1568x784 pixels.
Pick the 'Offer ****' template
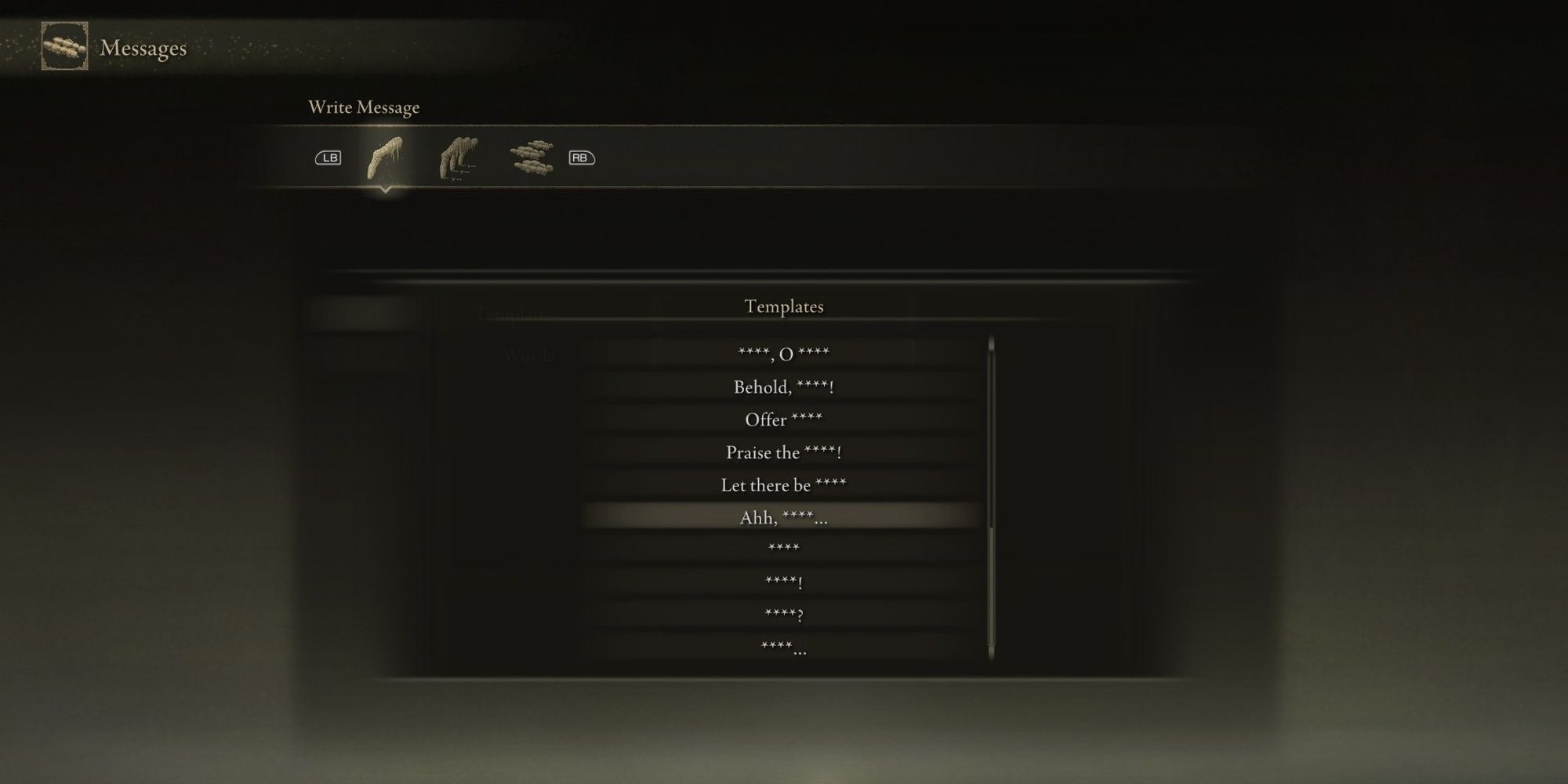(784, 419)
